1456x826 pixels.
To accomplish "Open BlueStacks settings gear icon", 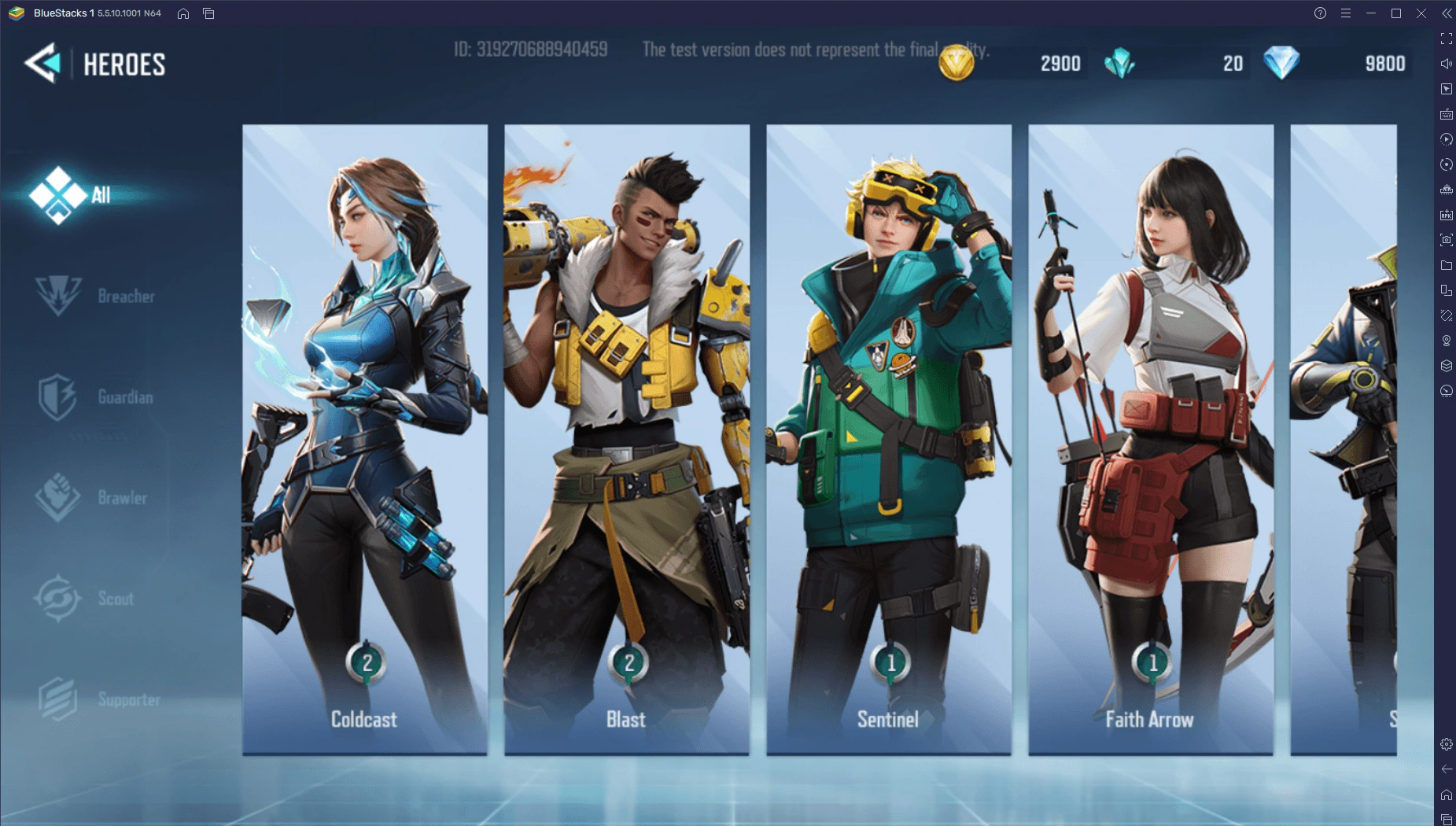I will pyautogui.click(x=1447, y=744).
